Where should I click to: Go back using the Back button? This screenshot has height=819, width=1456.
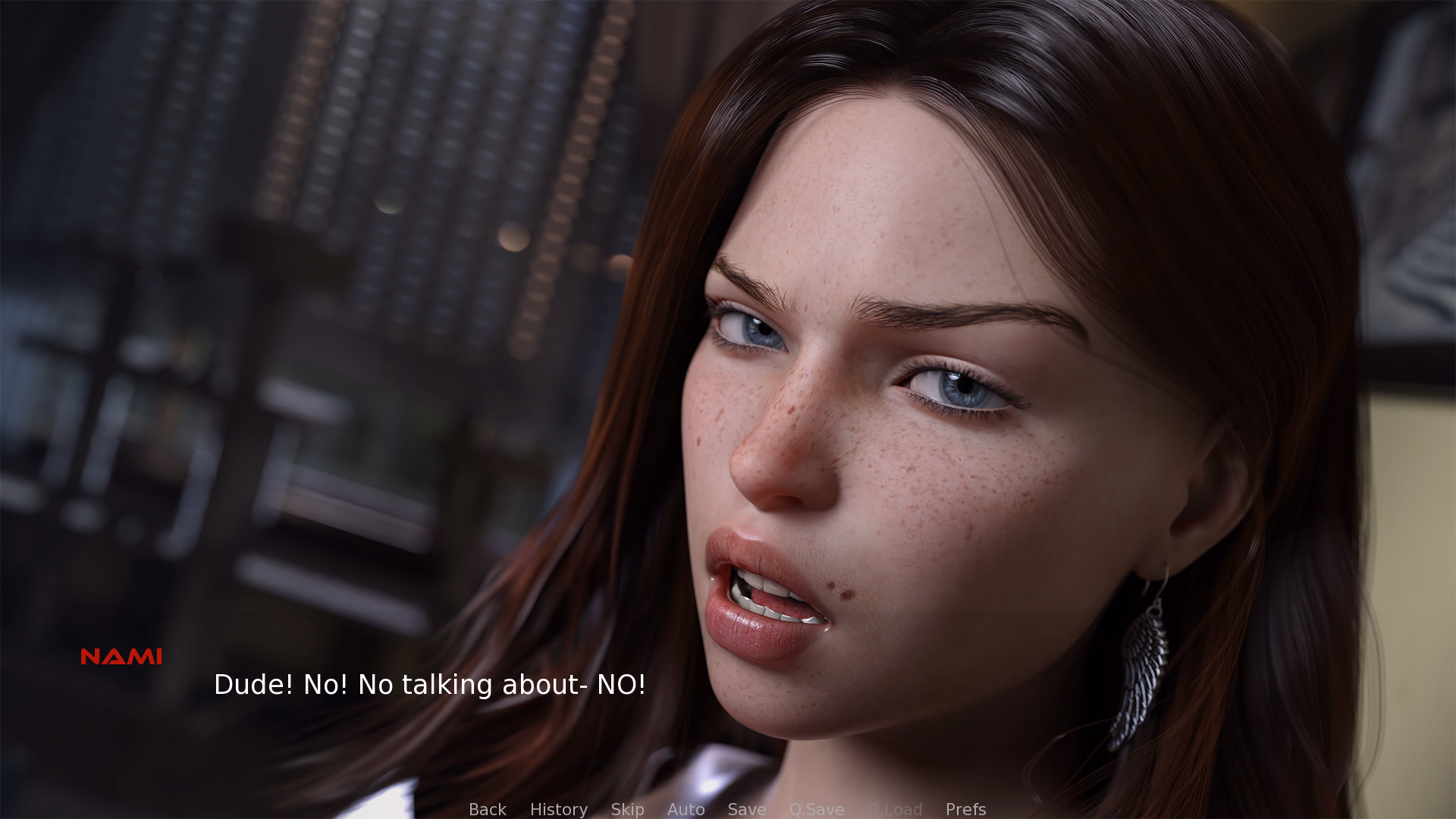(487, 809)
